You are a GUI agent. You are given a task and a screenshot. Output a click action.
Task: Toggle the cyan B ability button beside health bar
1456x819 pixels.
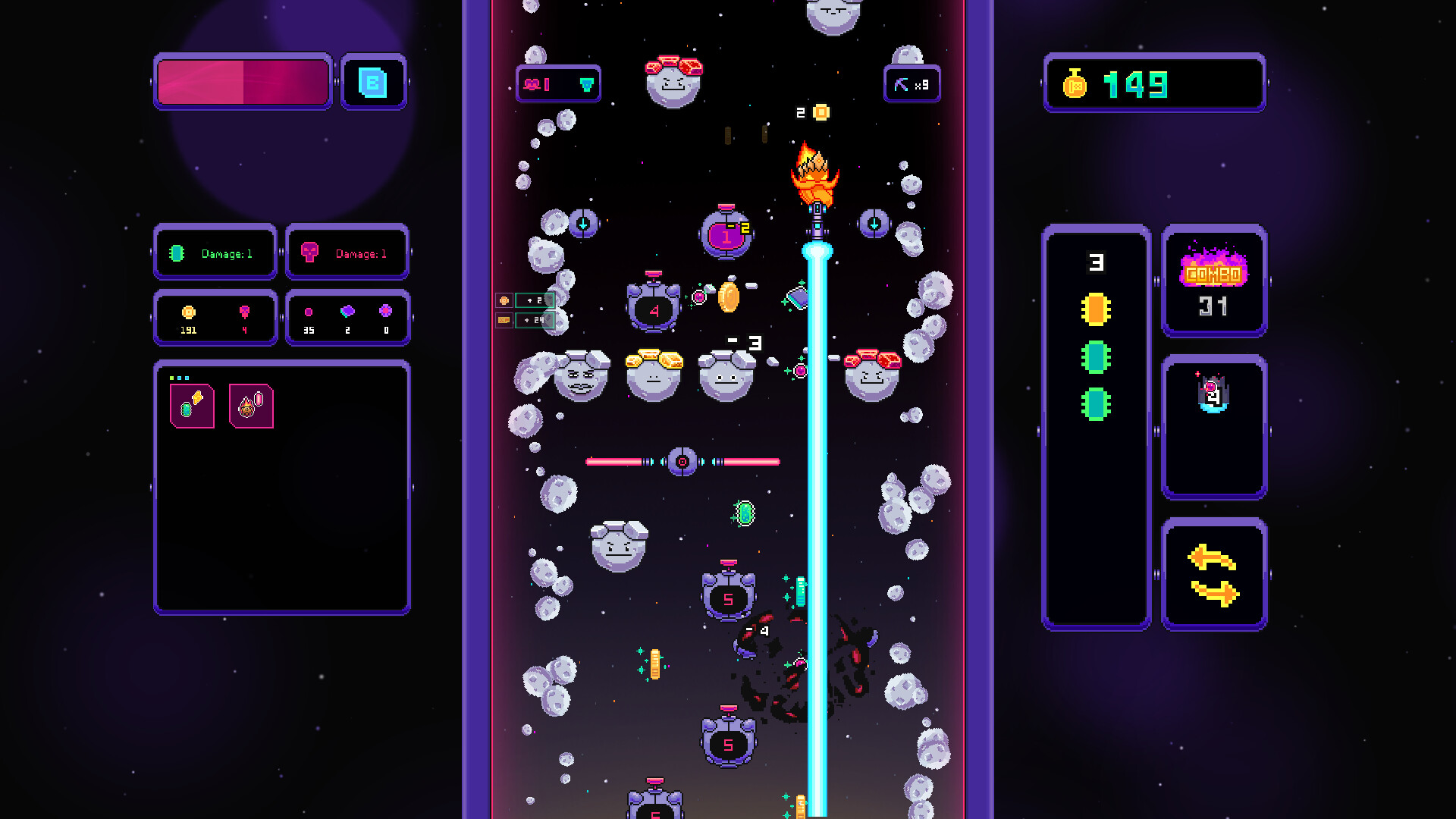[x=375, y=83]
